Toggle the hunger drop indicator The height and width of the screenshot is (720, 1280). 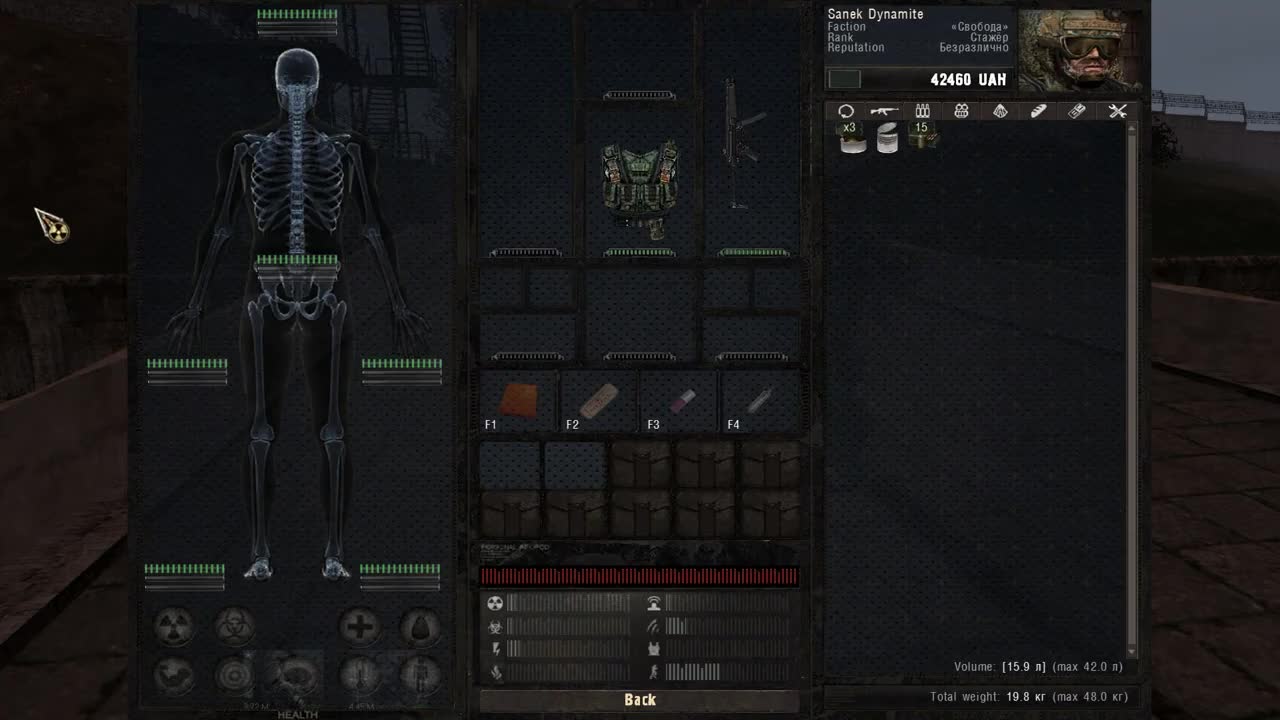pyautogui.click(x=419, y=627)
